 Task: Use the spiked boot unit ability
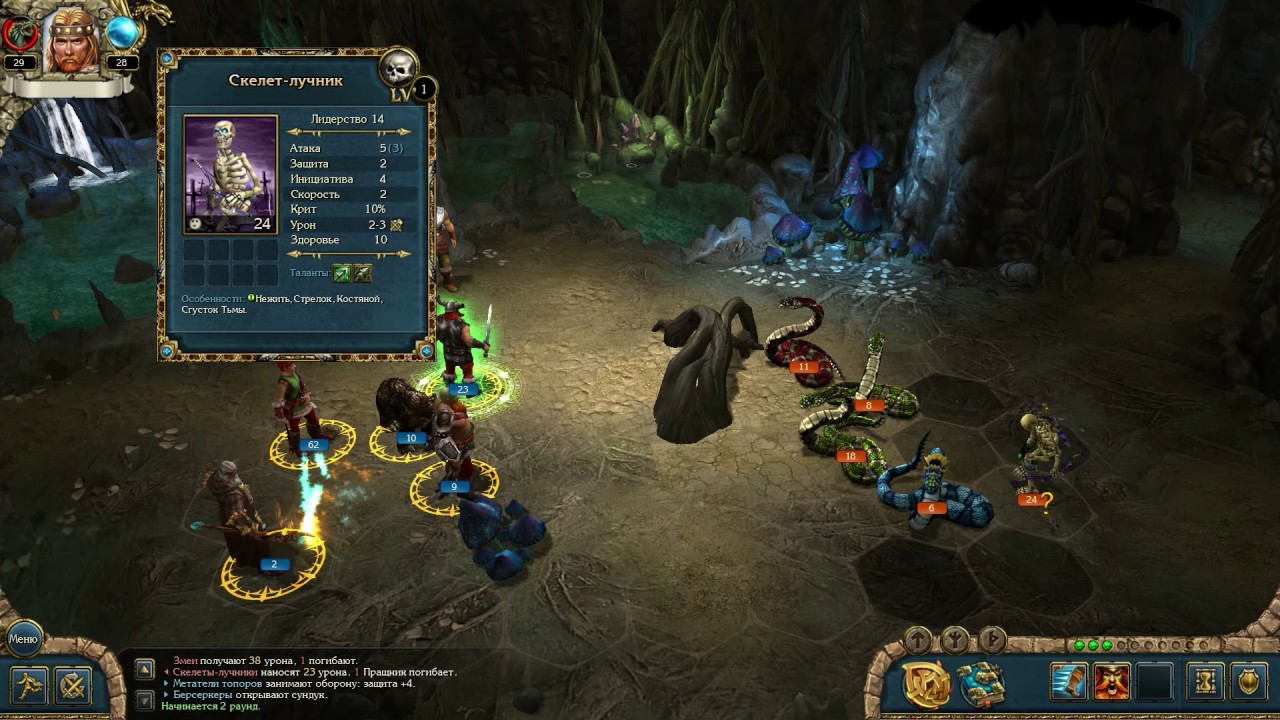point(1068,682)
